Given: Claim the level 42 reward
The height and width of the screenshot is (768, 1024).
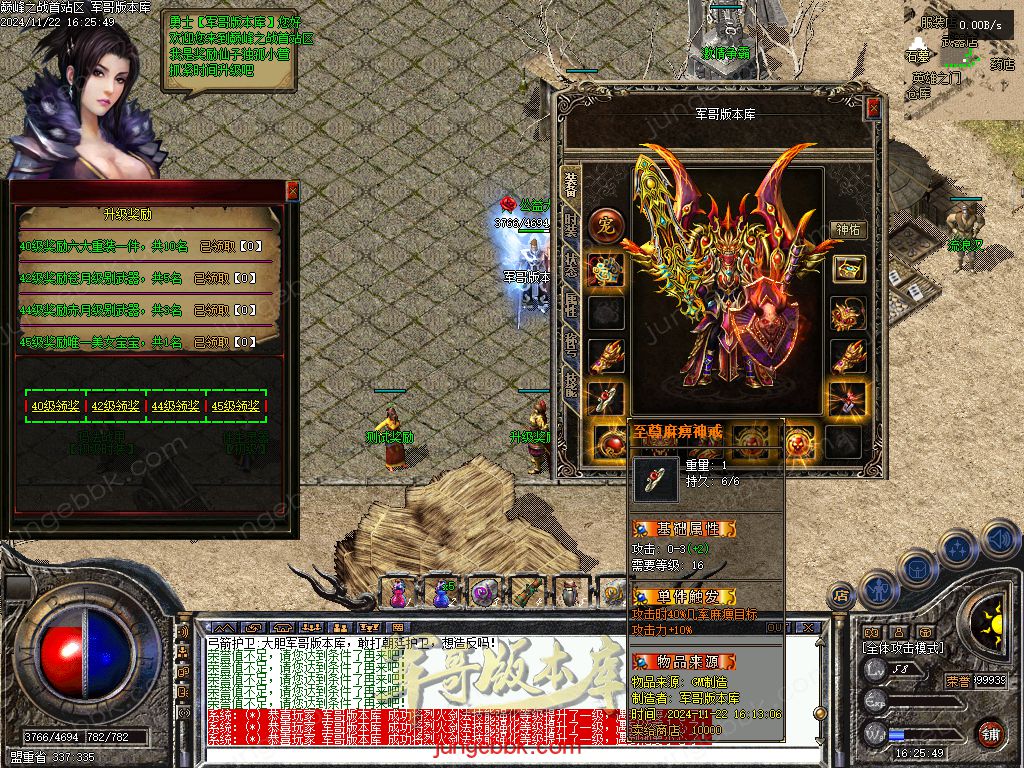Looking at the screenshot, I should click(116, 406).
